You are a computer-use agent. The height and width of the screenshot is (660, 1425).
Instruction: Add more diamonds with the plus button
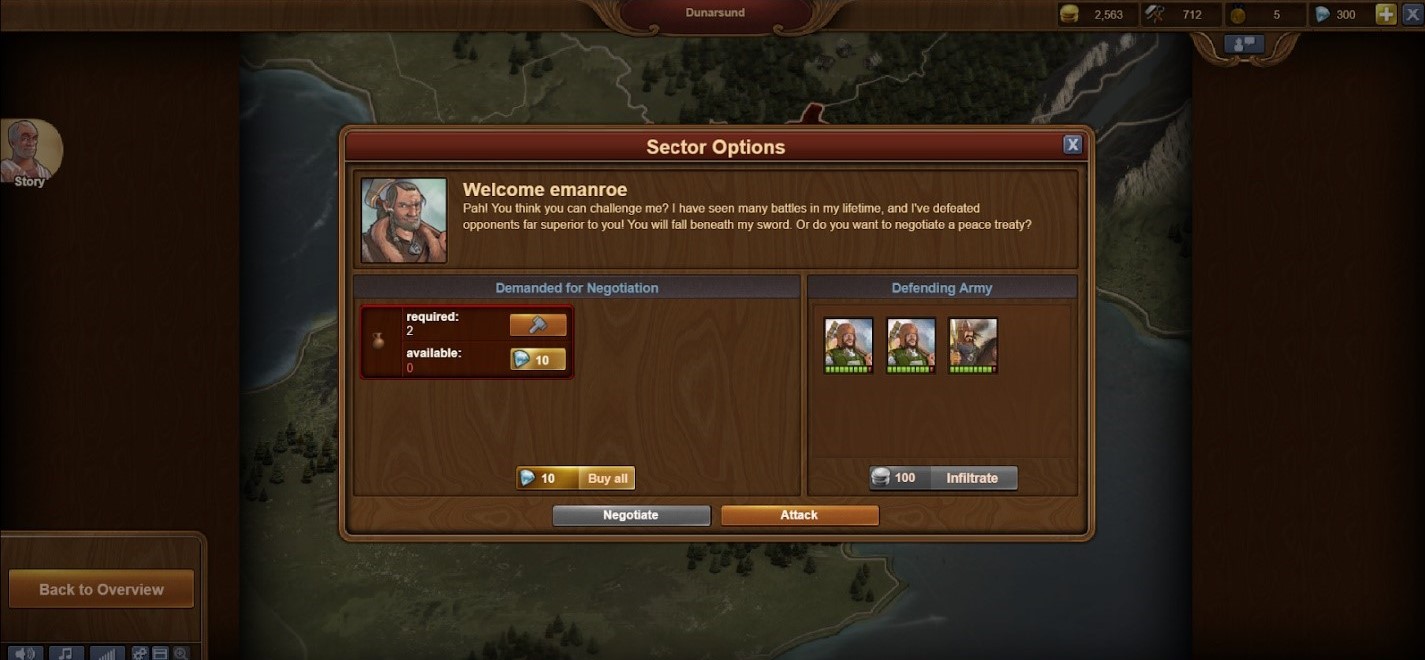point(1385,14)
